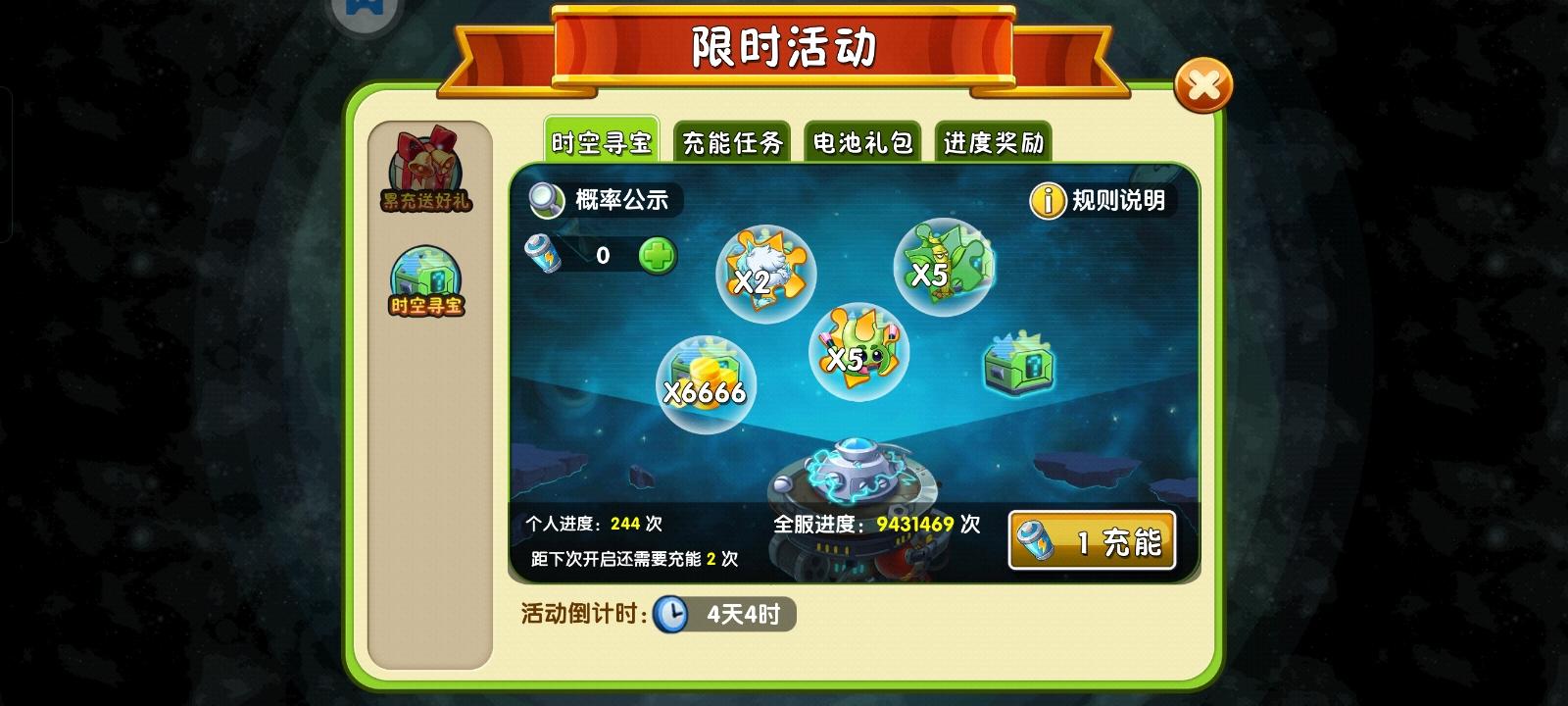The height and width of the screenshot is (706, 1568).
Task: Click the 9431469 server progress counter
Action: point(904,525)
